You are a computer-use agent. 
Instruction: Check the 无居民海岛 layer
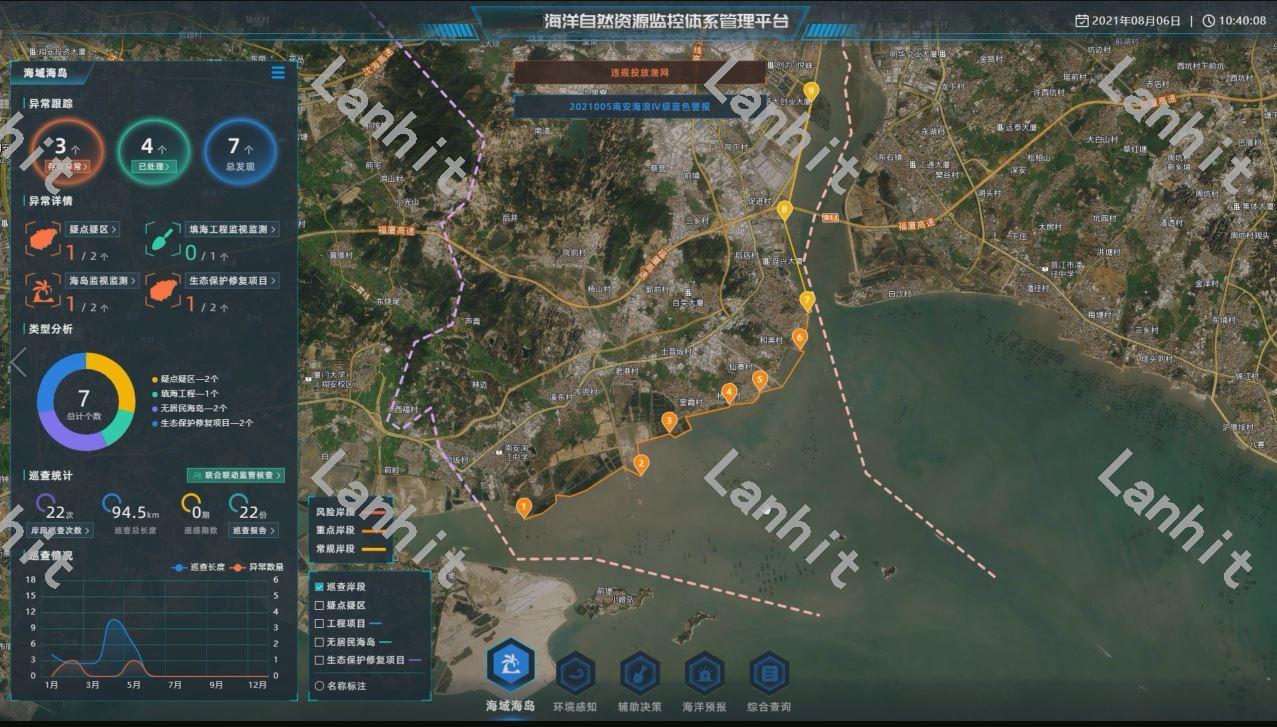point(319,642)
